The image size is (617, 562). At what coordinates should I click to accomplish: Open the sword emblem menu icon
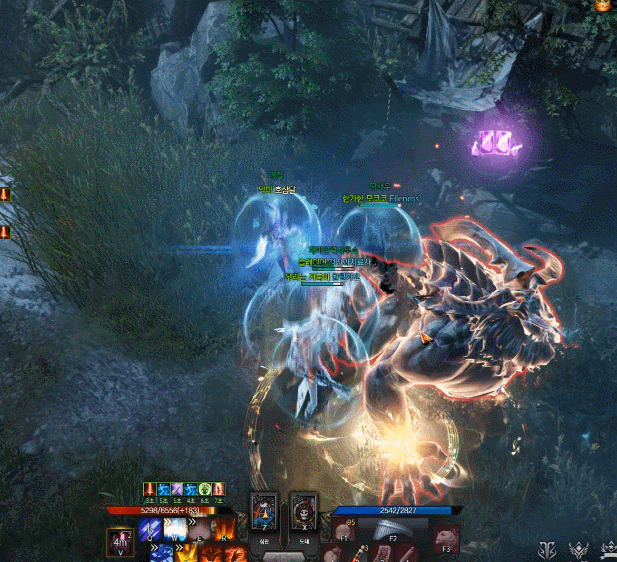547,550
